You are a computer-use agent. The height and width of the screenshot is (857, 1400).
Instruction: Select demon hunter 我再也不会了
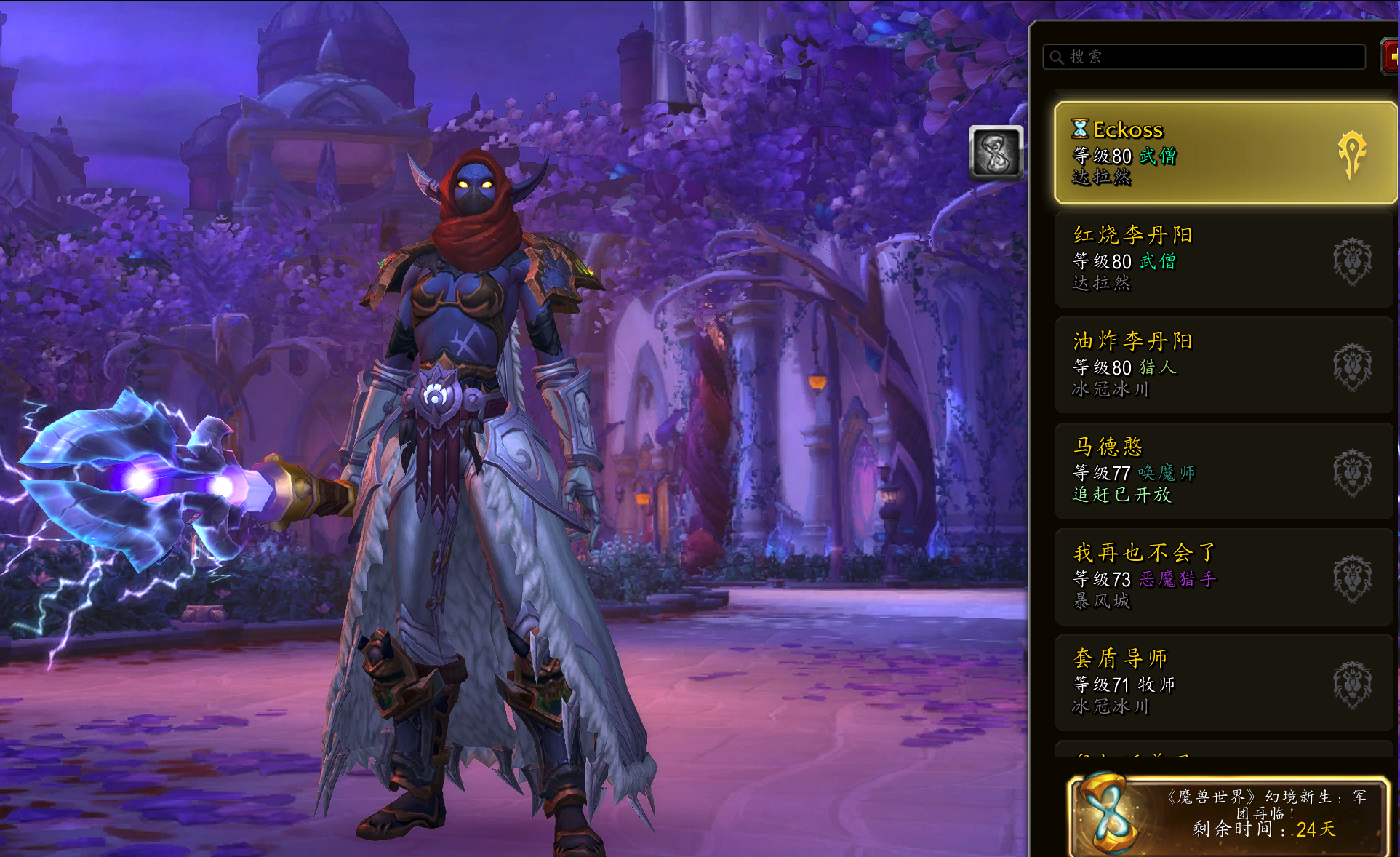pos(1225,576)
